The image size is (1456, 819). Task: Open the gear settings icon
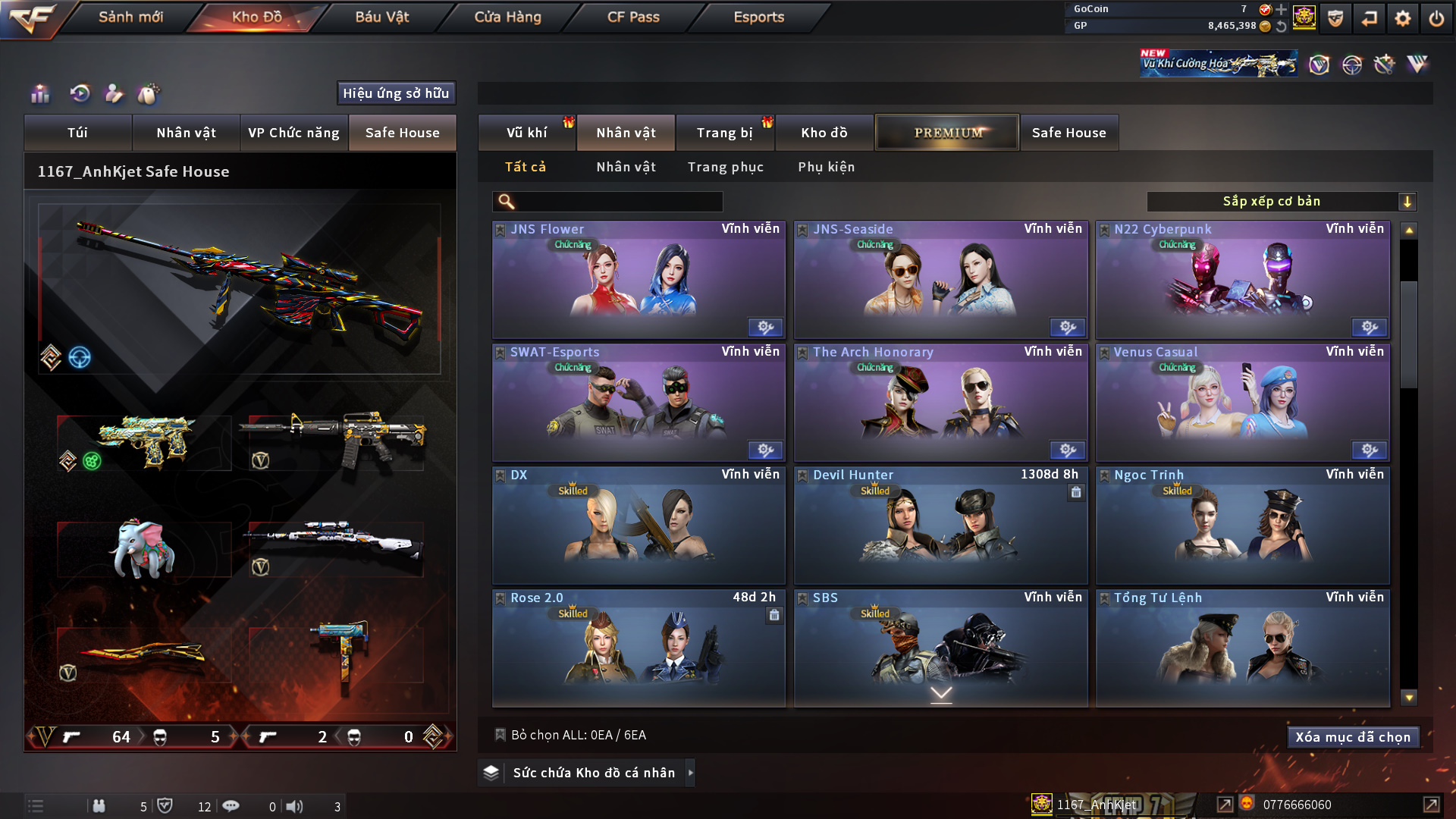pyautogui.click(x=1402, y=18)
